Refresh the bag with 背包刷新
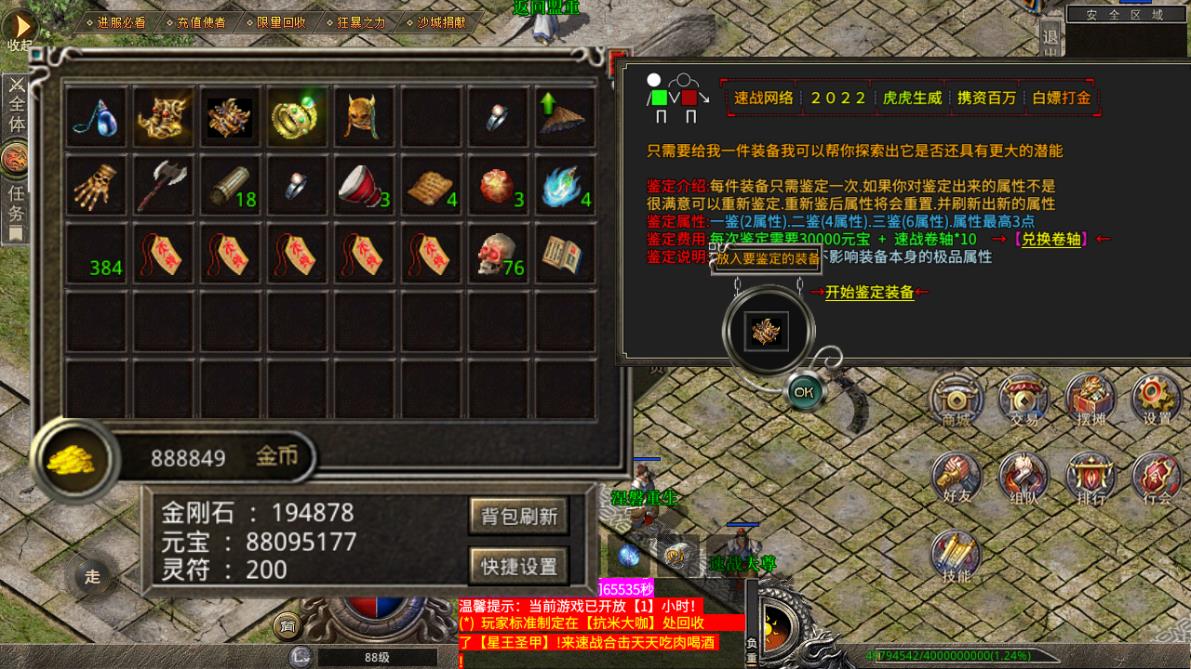Viewport: 1191px width, 669px height. (519, 517)
